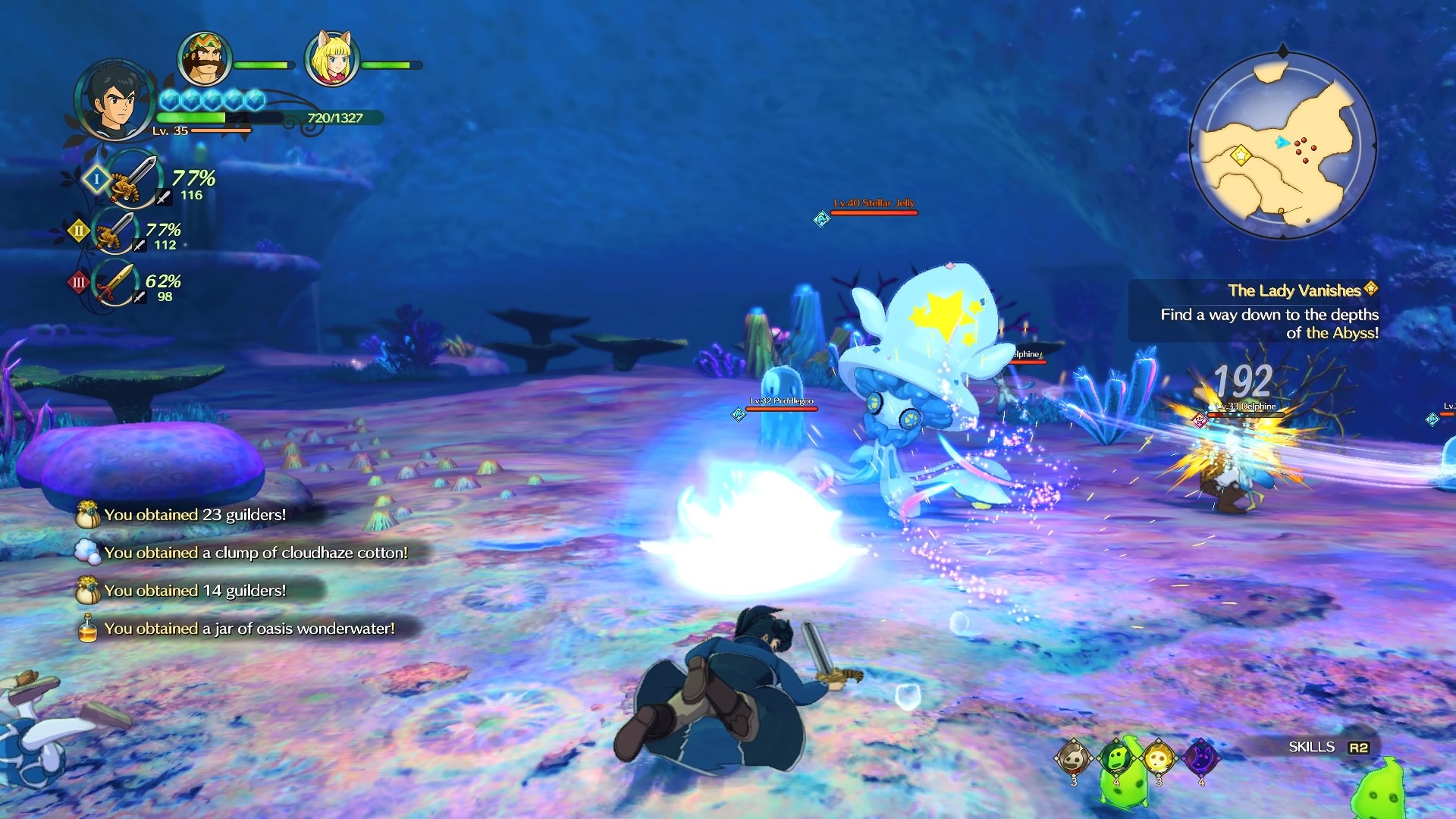Equip weapon slot III golden sword
The height and width of the screenshot is (819, 1456).
(115, 283)
